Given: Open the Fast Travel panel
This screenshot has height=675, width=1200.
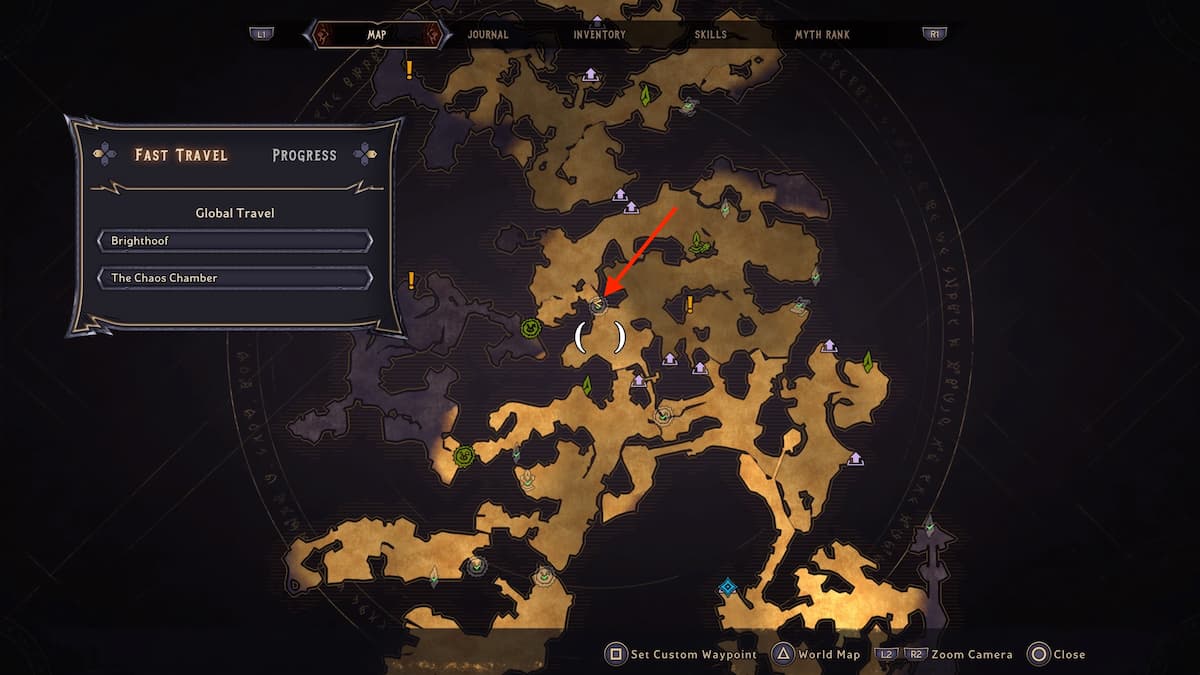Looking at the screenshot, I should [x=181, y=155].
